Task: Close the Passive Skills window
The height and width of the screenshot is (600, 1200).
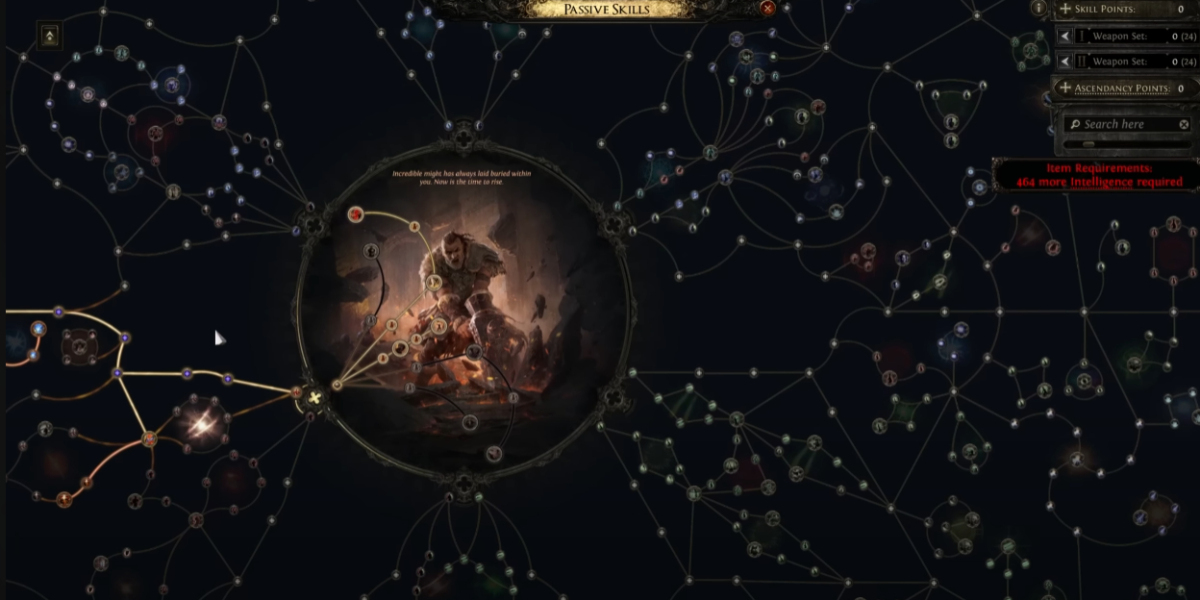Action: point(768,8)
